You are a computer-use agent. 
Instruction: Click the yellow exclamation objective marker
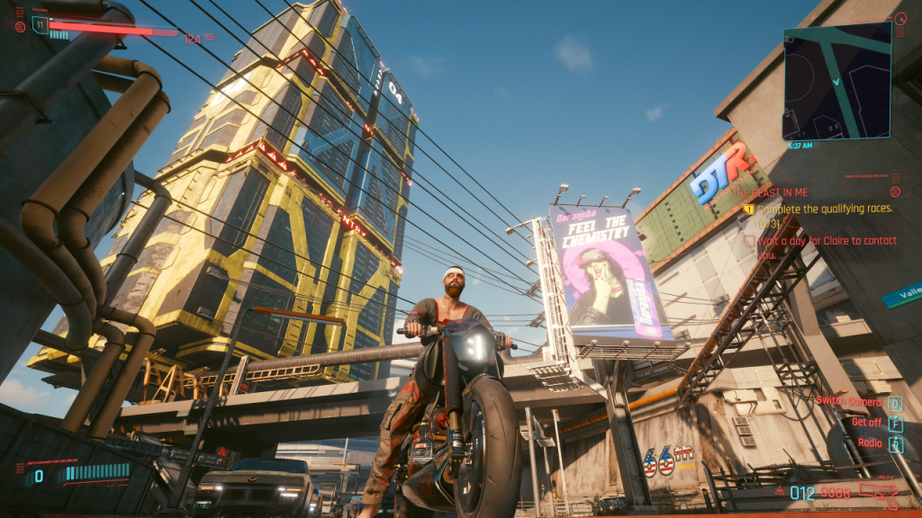(x=748, y=210)
